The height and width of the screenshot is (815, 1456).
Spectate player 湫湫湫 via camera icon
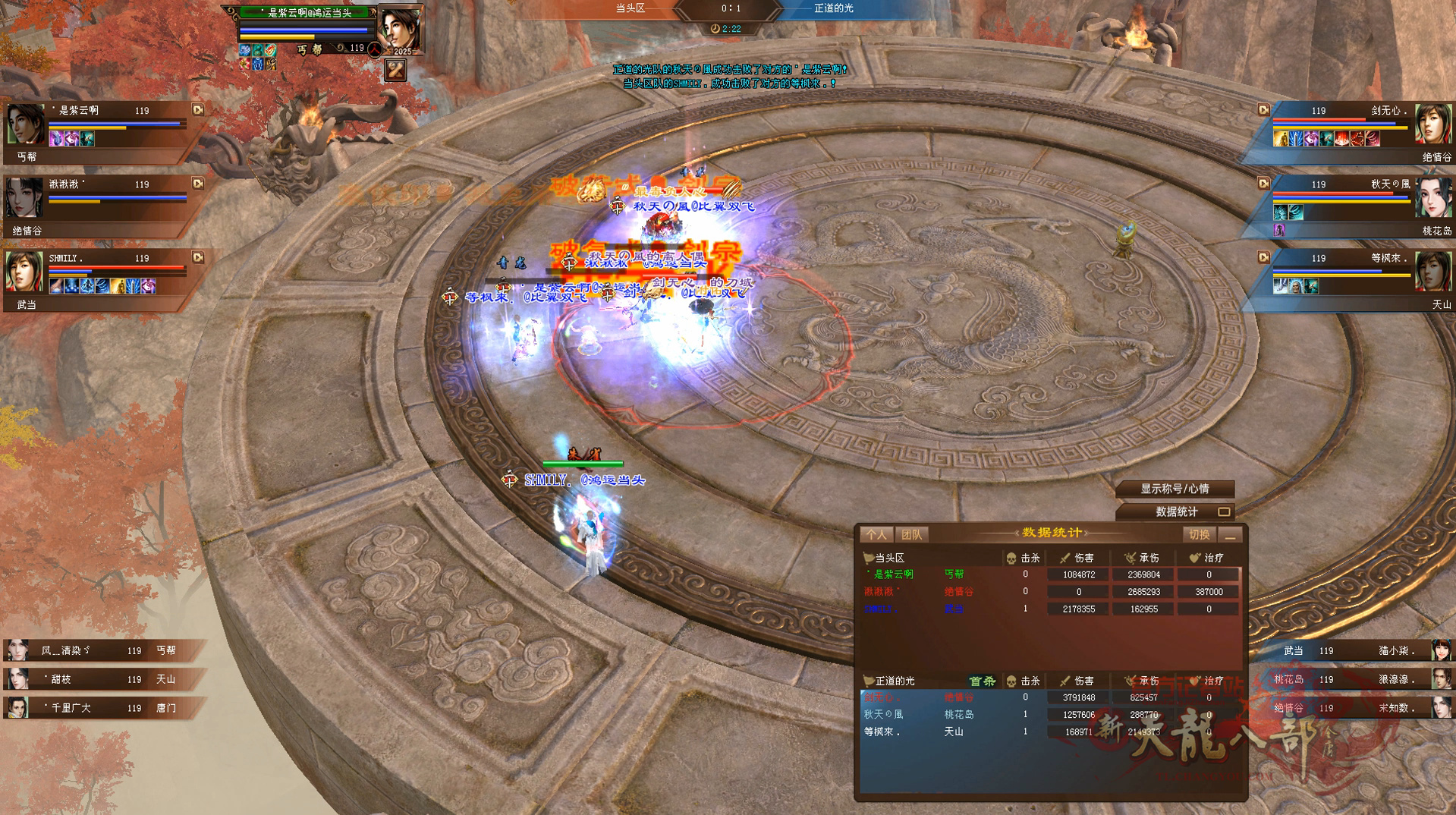198,184
